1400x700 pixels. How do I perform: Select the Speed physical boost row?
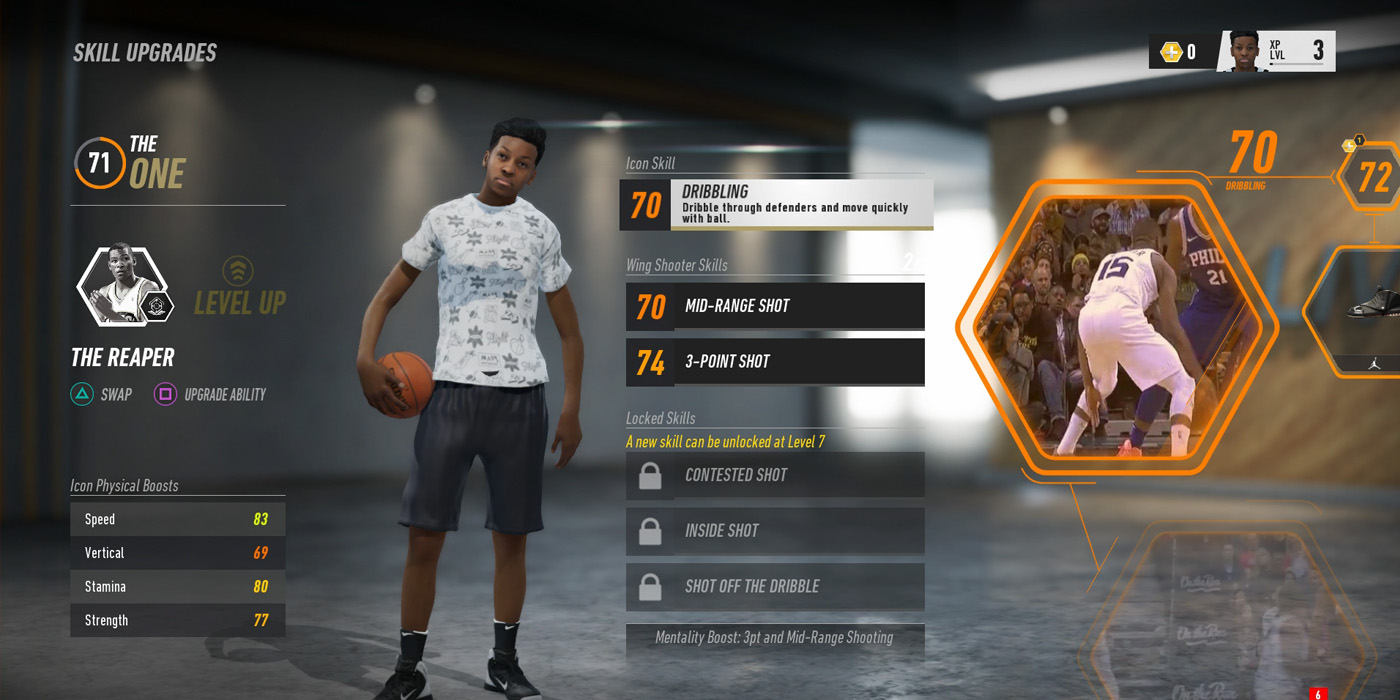point(177,519)
